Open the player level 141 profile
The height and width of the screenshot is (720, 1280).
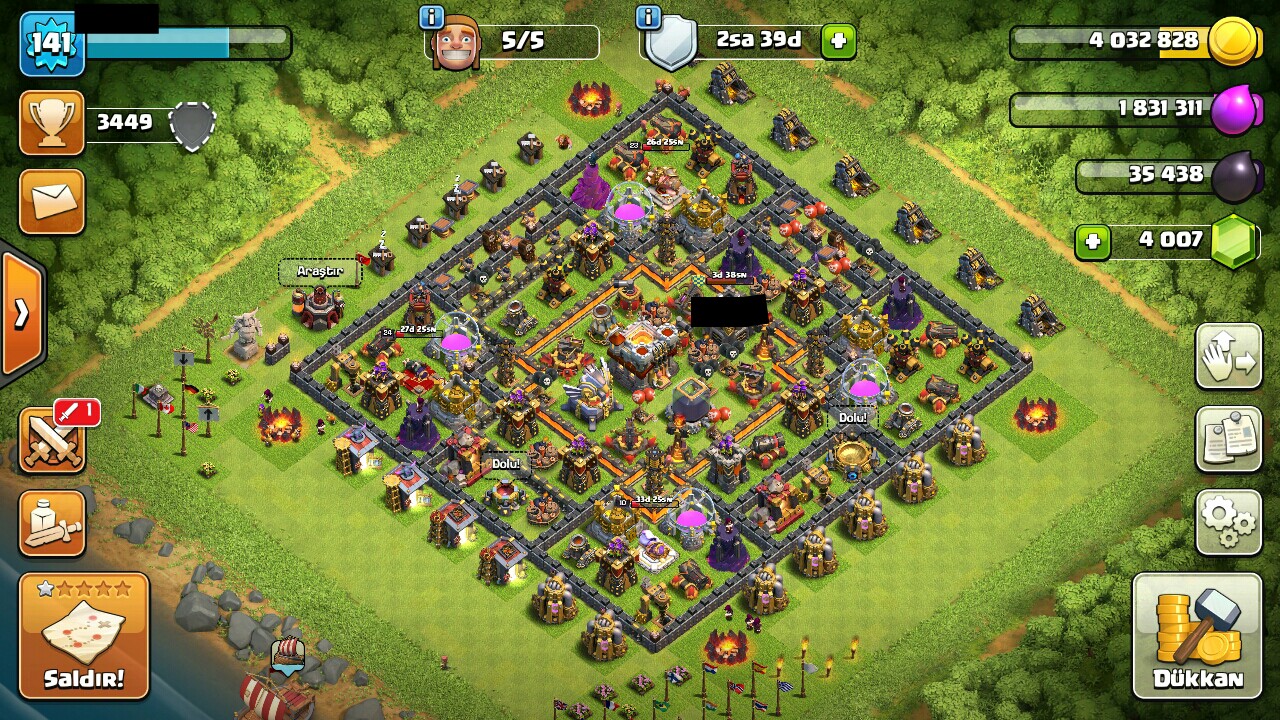(52, 43)
